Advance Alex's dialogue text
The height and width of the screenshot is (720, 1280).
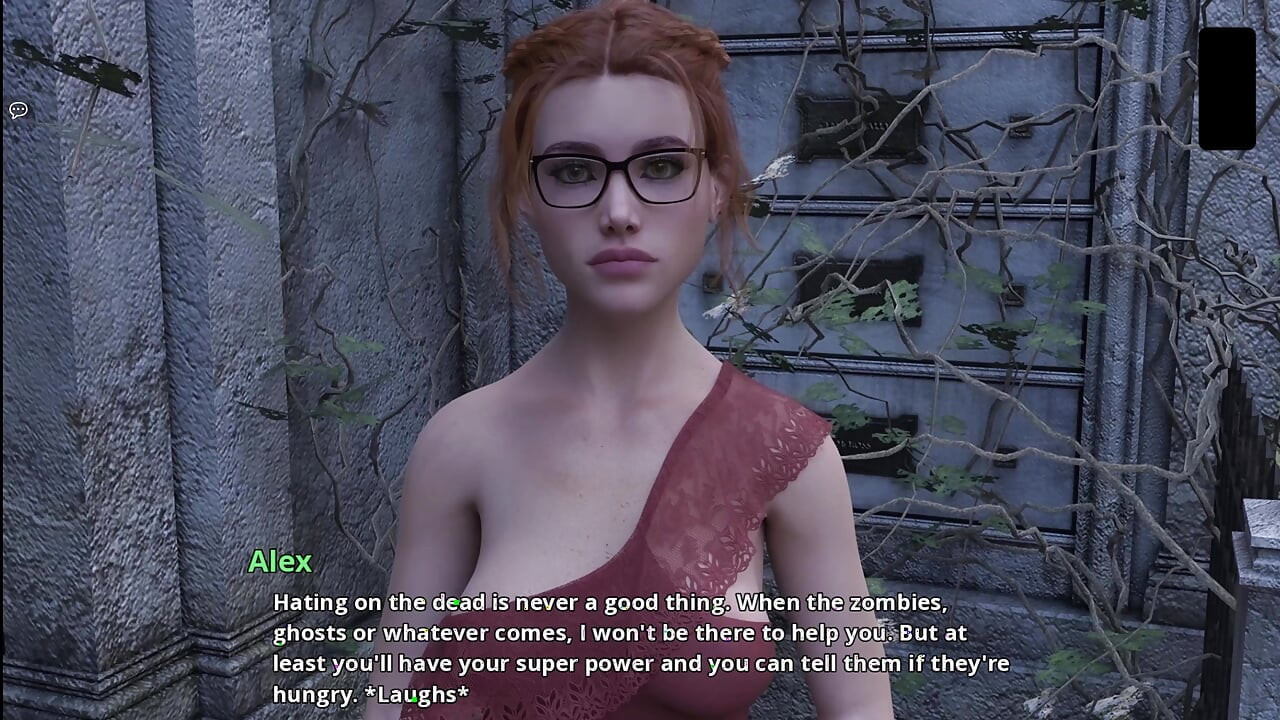640,647
